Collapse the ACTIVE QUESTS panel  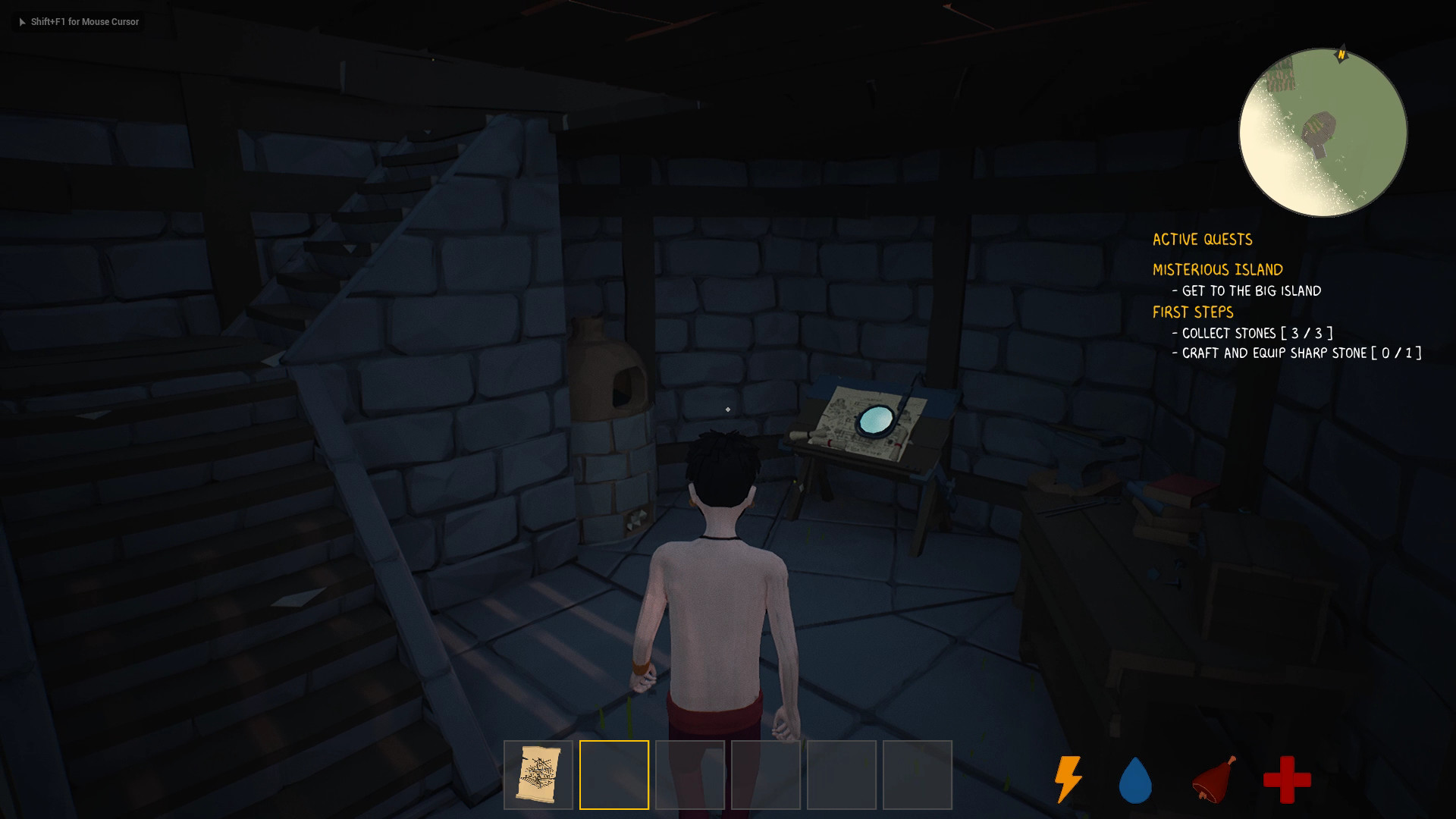click(1203, 239)
